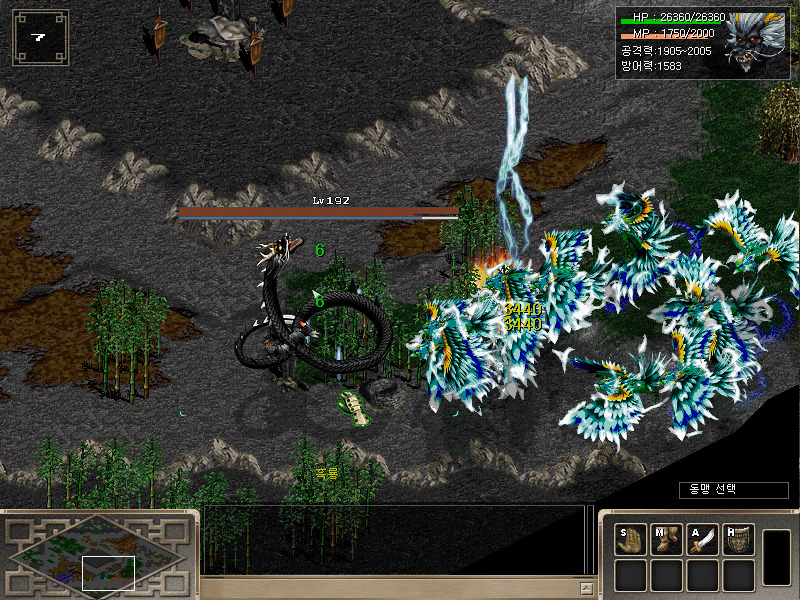This screenshot has height=600, width=800.
Task: Click the 동맹 선택 alliance select button
Action: click(719, 489)
